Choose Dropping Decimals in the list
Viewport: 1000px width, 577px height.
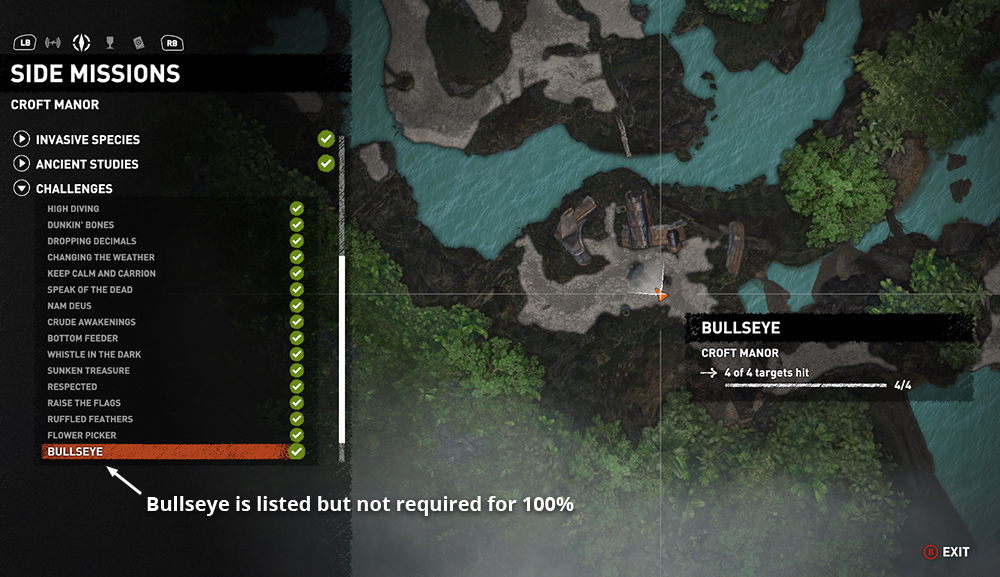tap(92, 241)
